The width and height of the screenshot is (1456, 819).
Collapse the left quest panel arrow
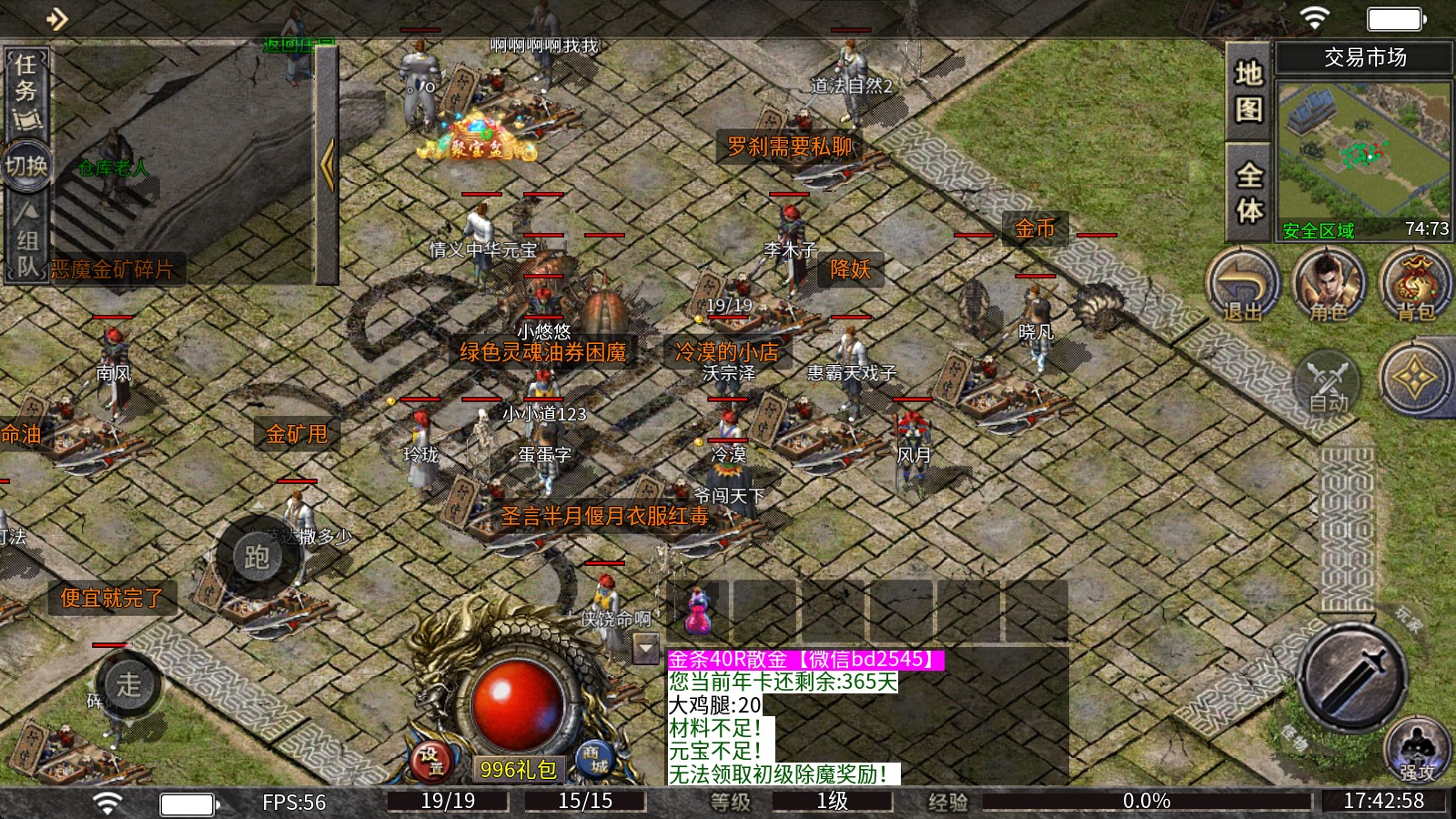coord(328,164)
